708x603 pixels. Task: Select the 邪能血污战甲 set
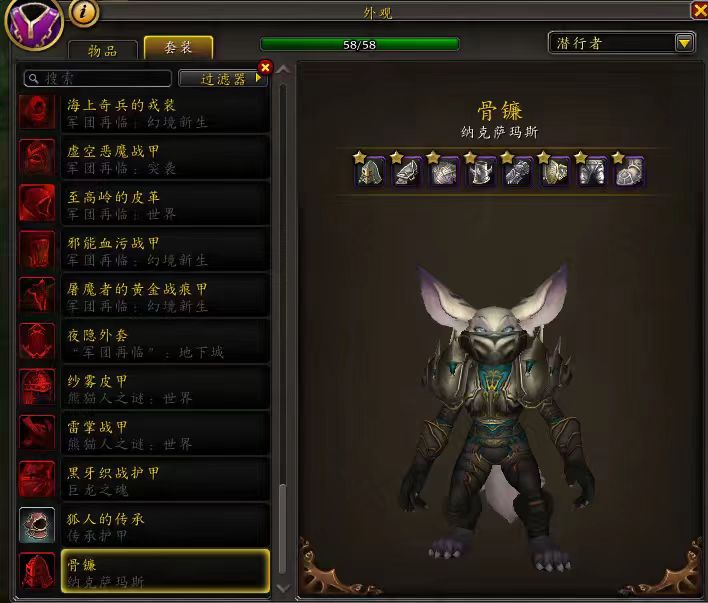145,249
